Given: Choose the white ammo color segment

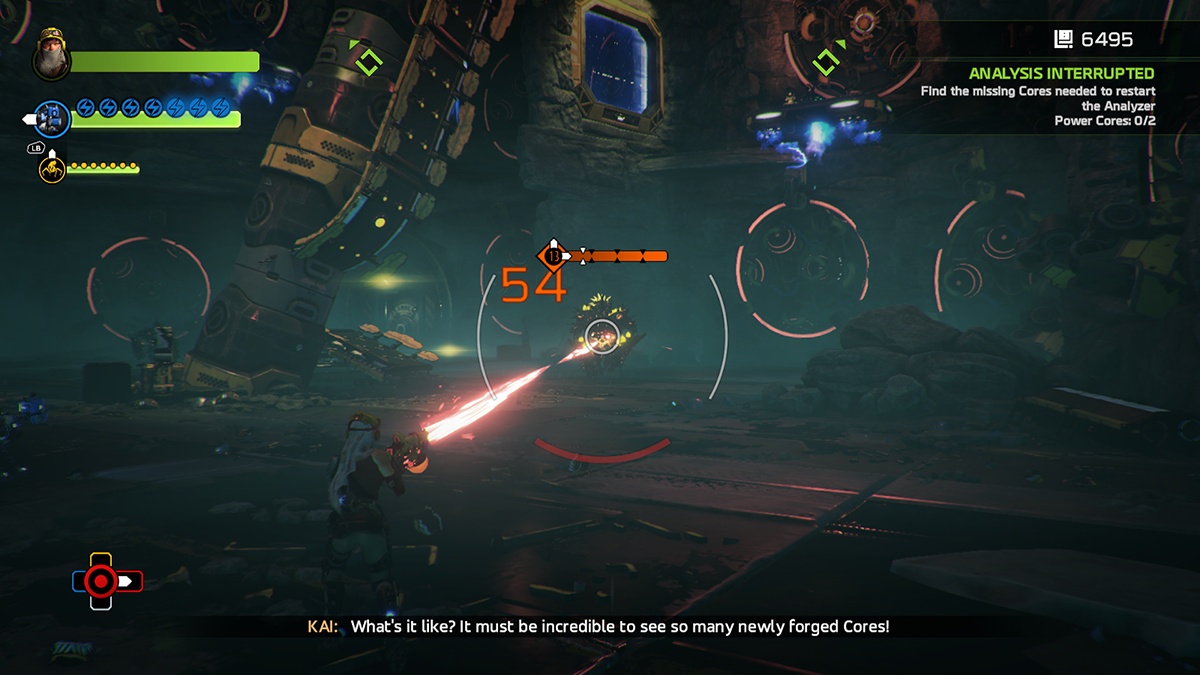Looking at the screenshot, I should pyautogui.click(x=101, y=602).
